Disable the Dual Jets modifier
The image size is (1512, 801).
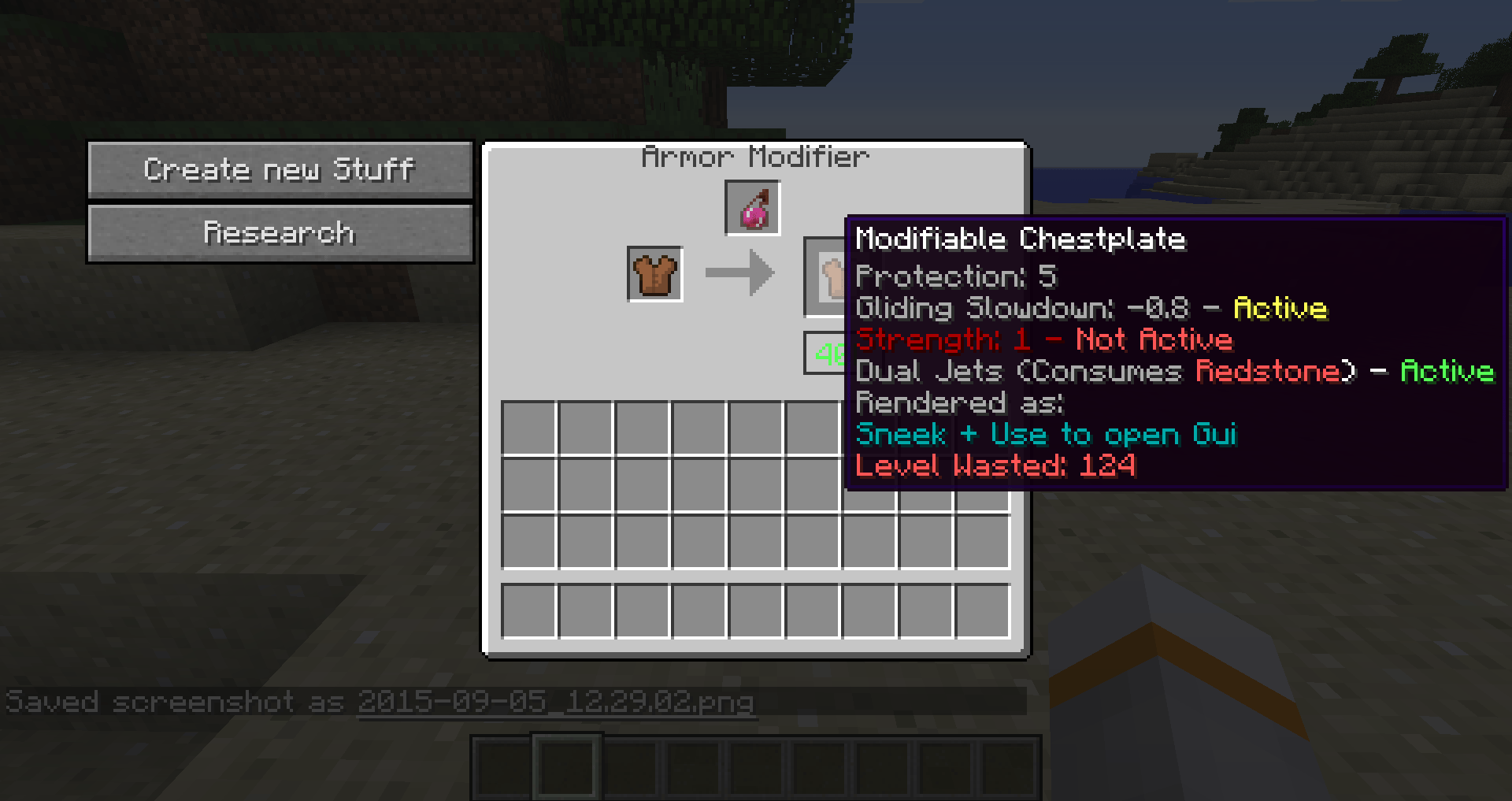tap(1177, 371)
